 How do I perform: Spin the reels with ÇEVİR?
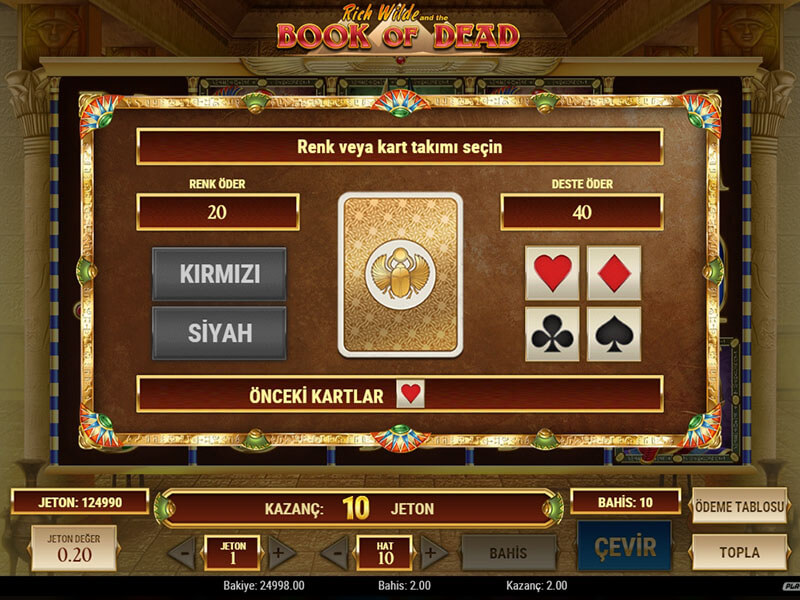coord(625,548)
